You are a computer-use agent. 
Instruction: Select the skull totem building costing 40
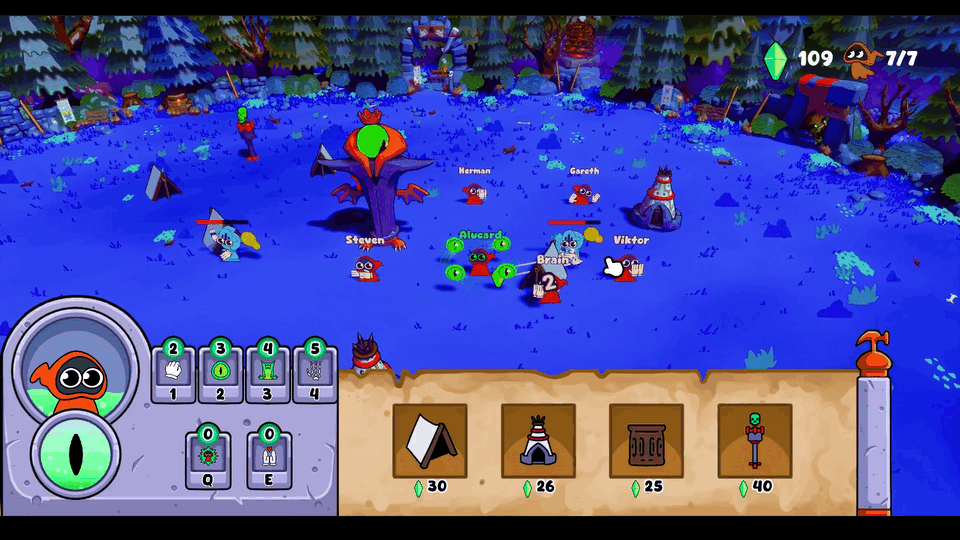(x=754, y=441)
